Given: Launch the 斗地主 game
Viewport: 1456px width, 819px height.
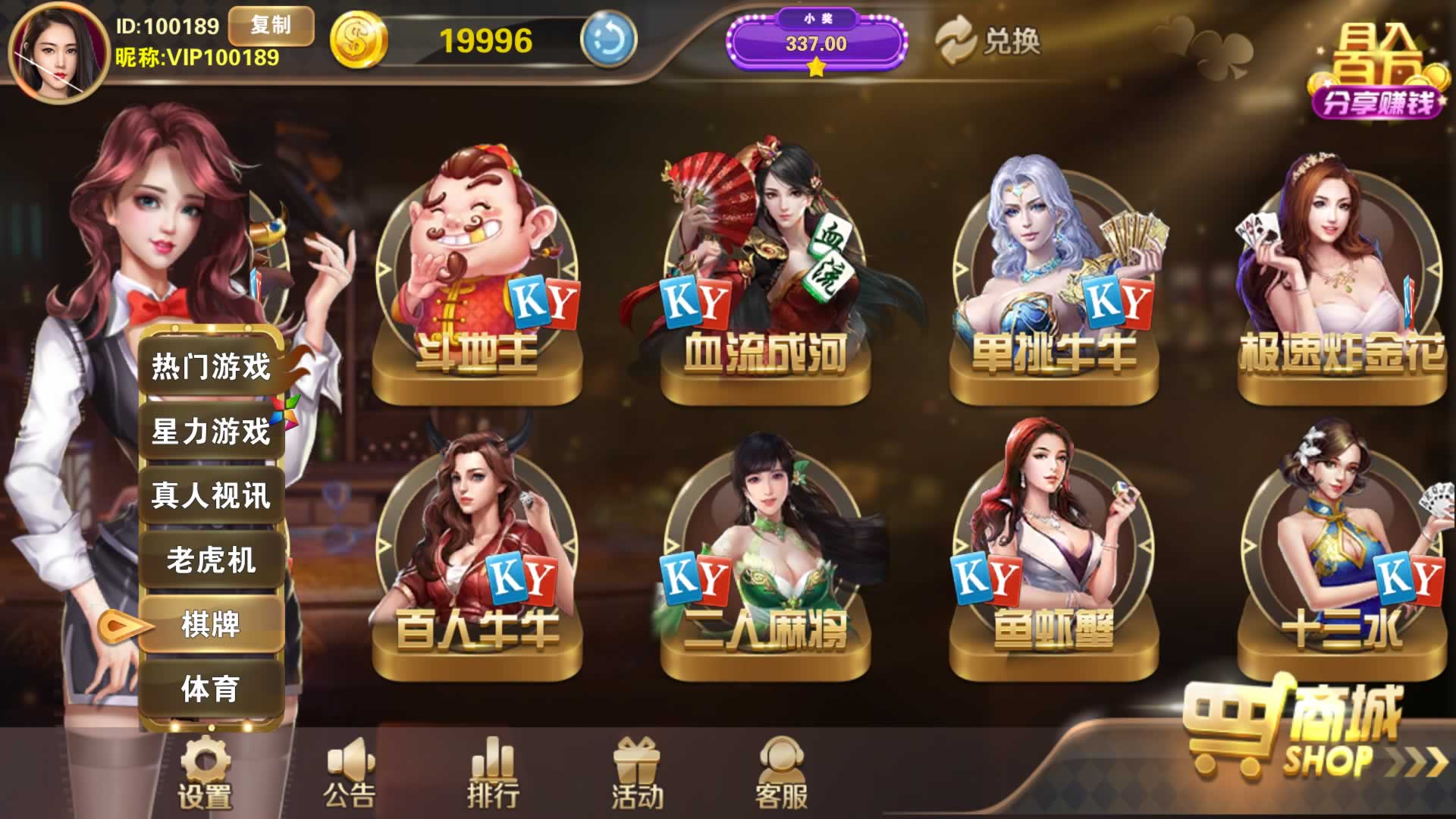Looking at the screenshot, I should point(477,281).
